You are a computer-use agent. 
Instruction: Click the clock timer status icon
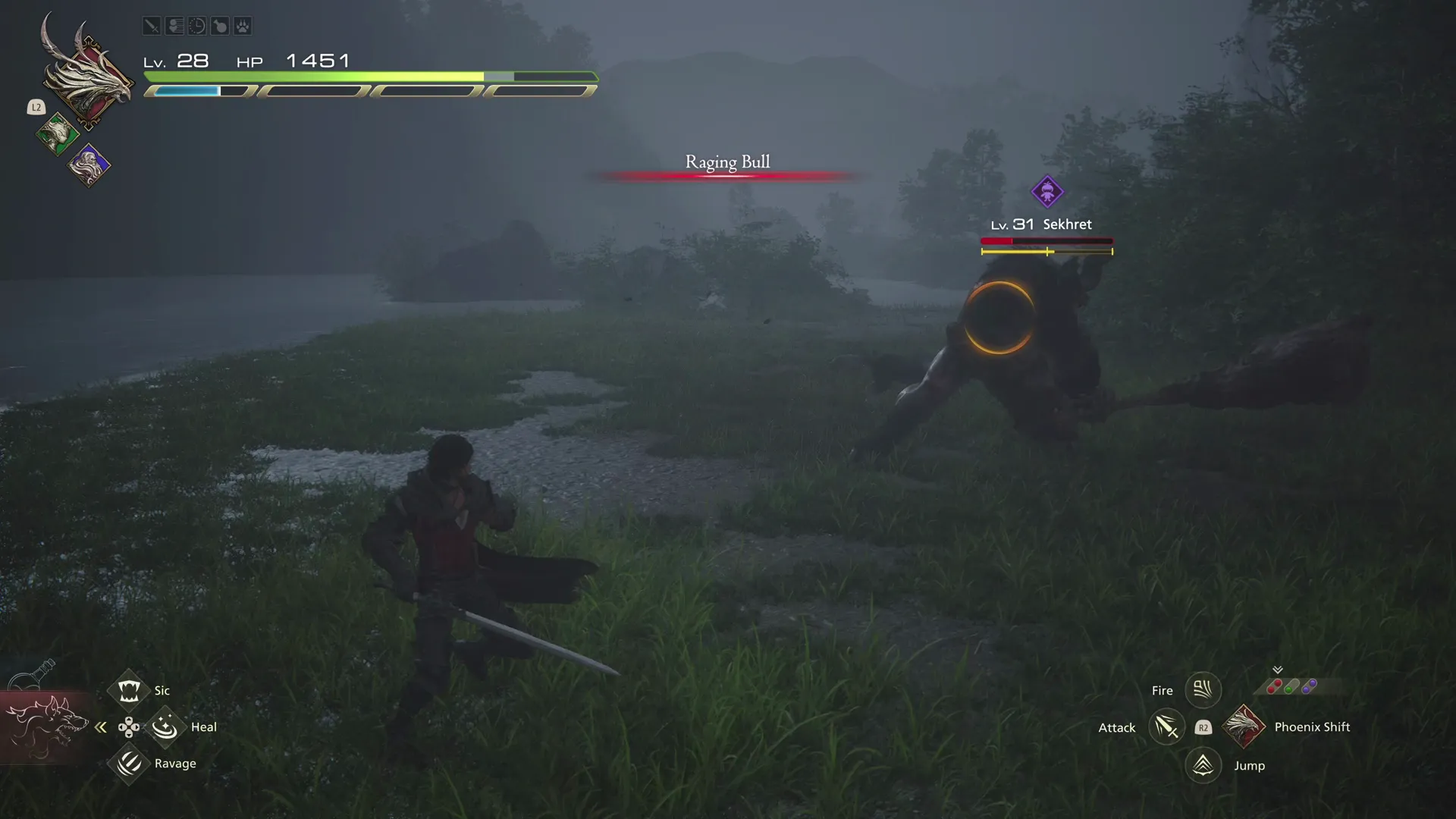coord(196,25)
